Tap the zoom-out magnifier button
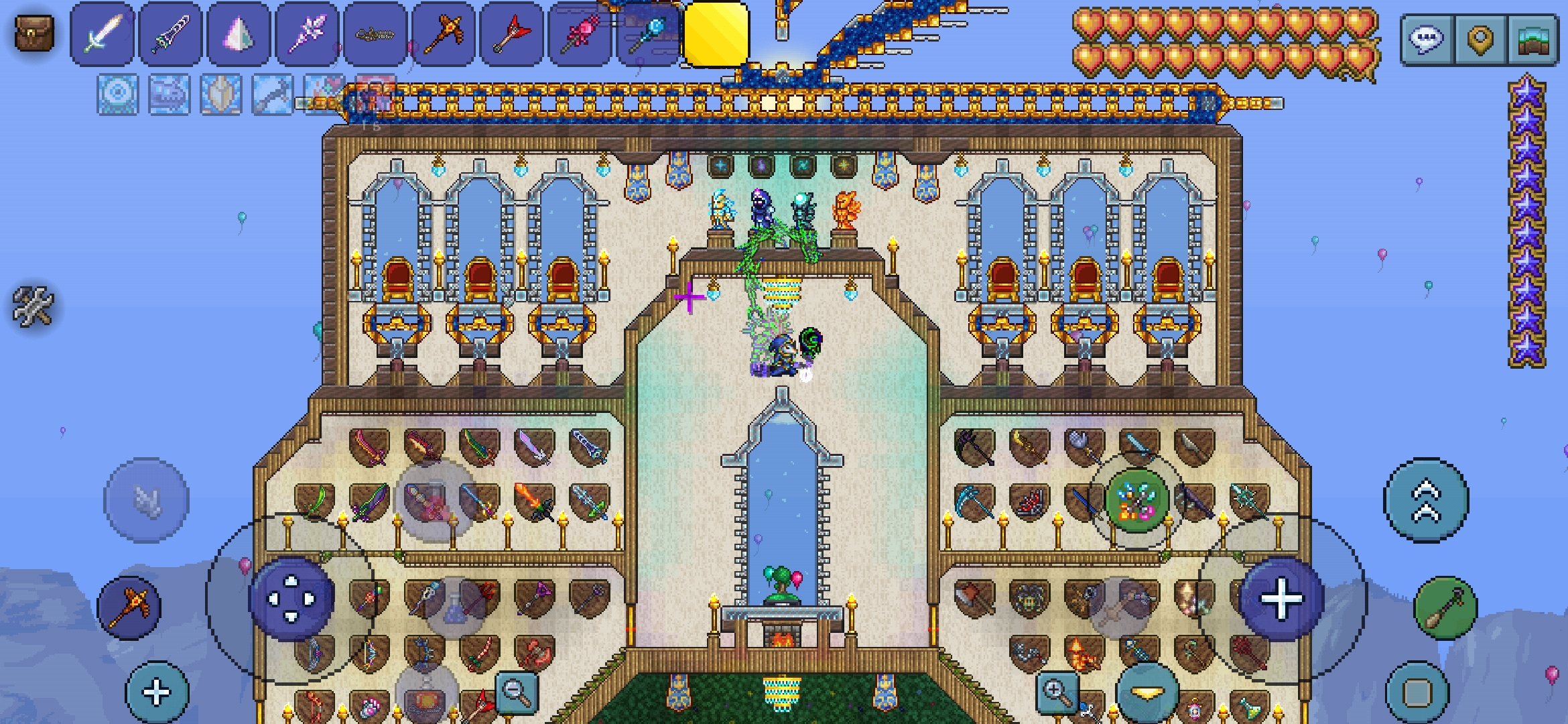1568x724 pixels. point(516,689)
